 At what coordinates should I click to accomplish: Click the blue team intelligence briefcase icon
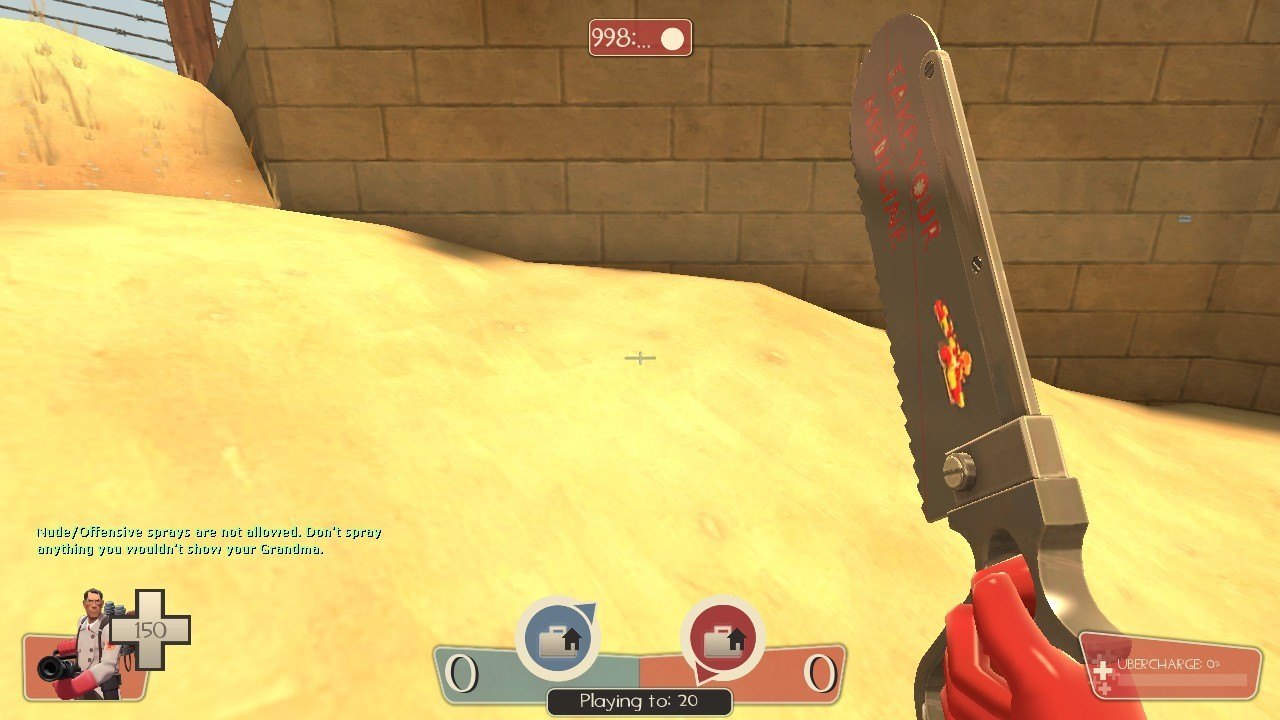[557, 639]
